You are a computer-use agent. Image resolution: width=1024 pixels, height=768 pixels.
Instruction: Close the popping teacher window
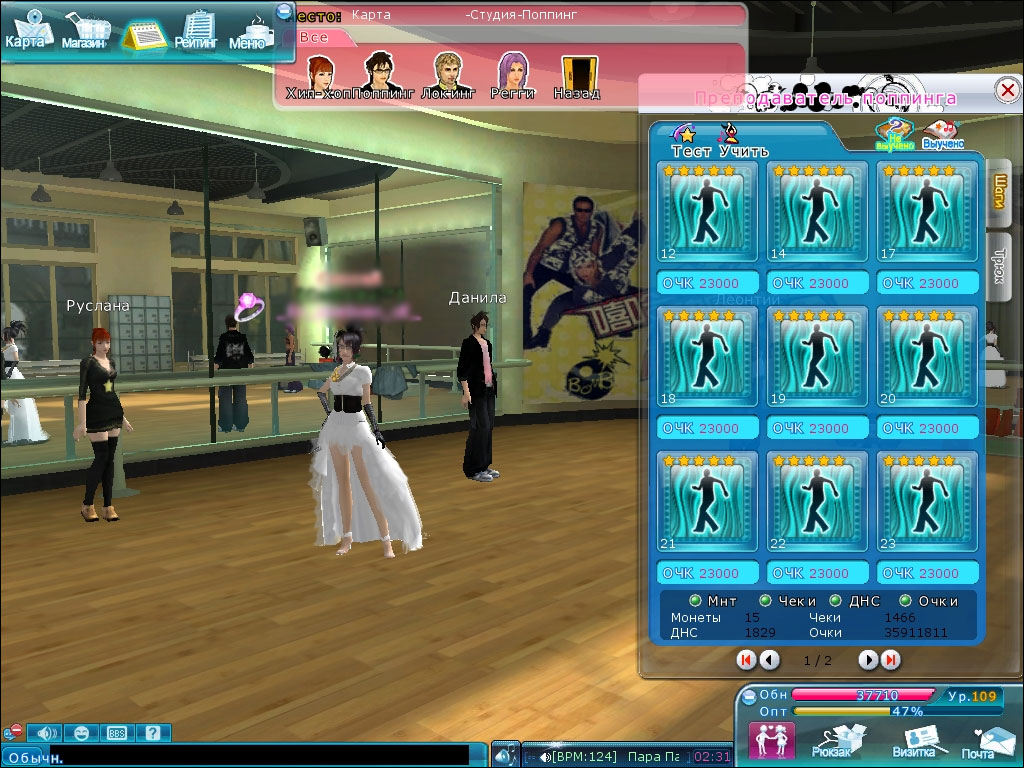(x=1007, y=90)
